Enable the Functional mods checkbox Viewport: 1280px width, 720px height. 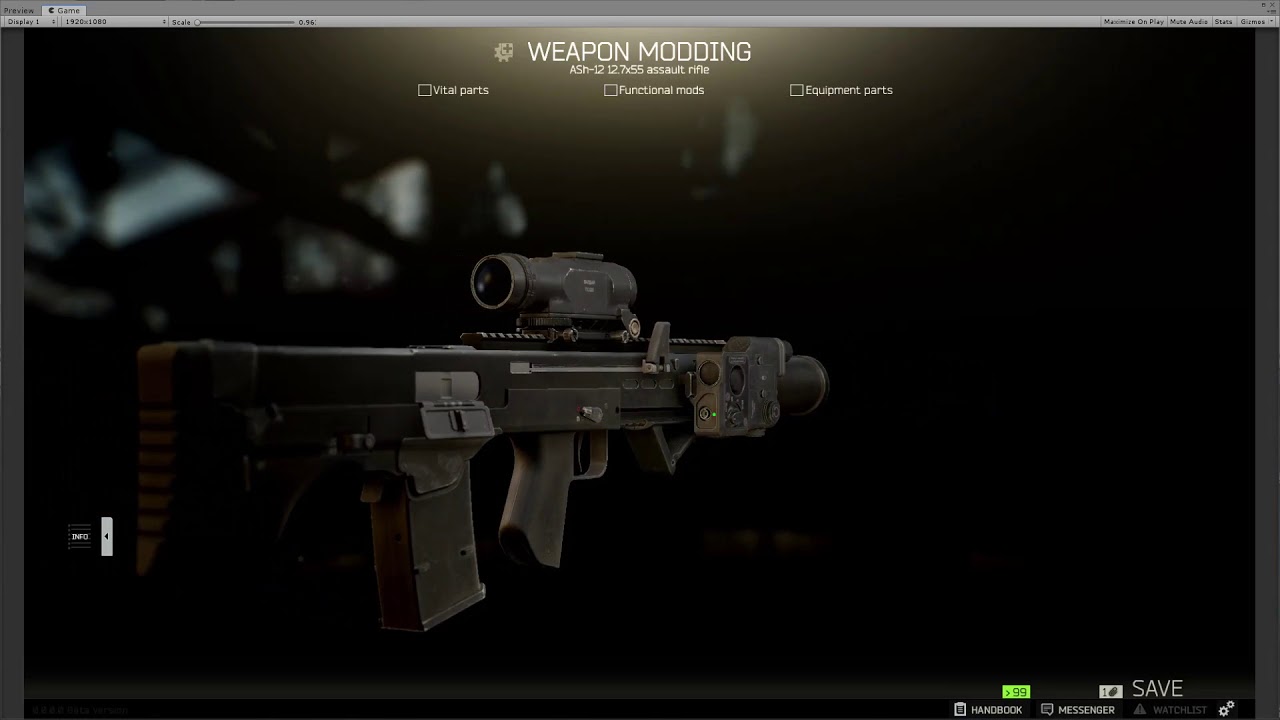tap(610, 90)
